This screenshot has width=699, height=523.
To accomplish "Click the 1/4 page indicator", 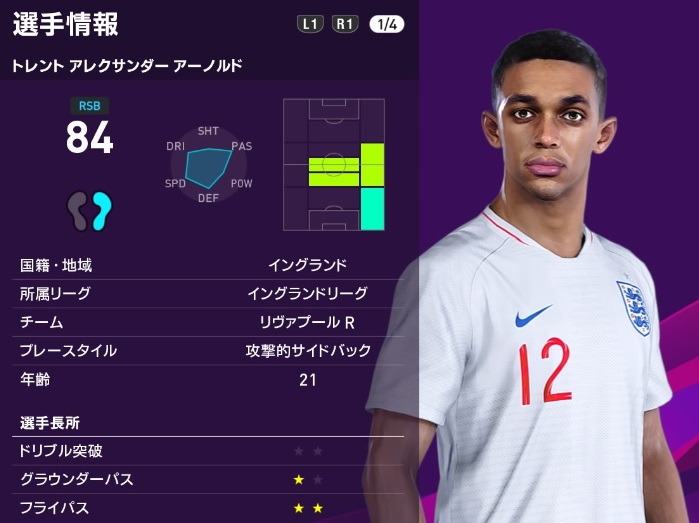I will [385, 24].
